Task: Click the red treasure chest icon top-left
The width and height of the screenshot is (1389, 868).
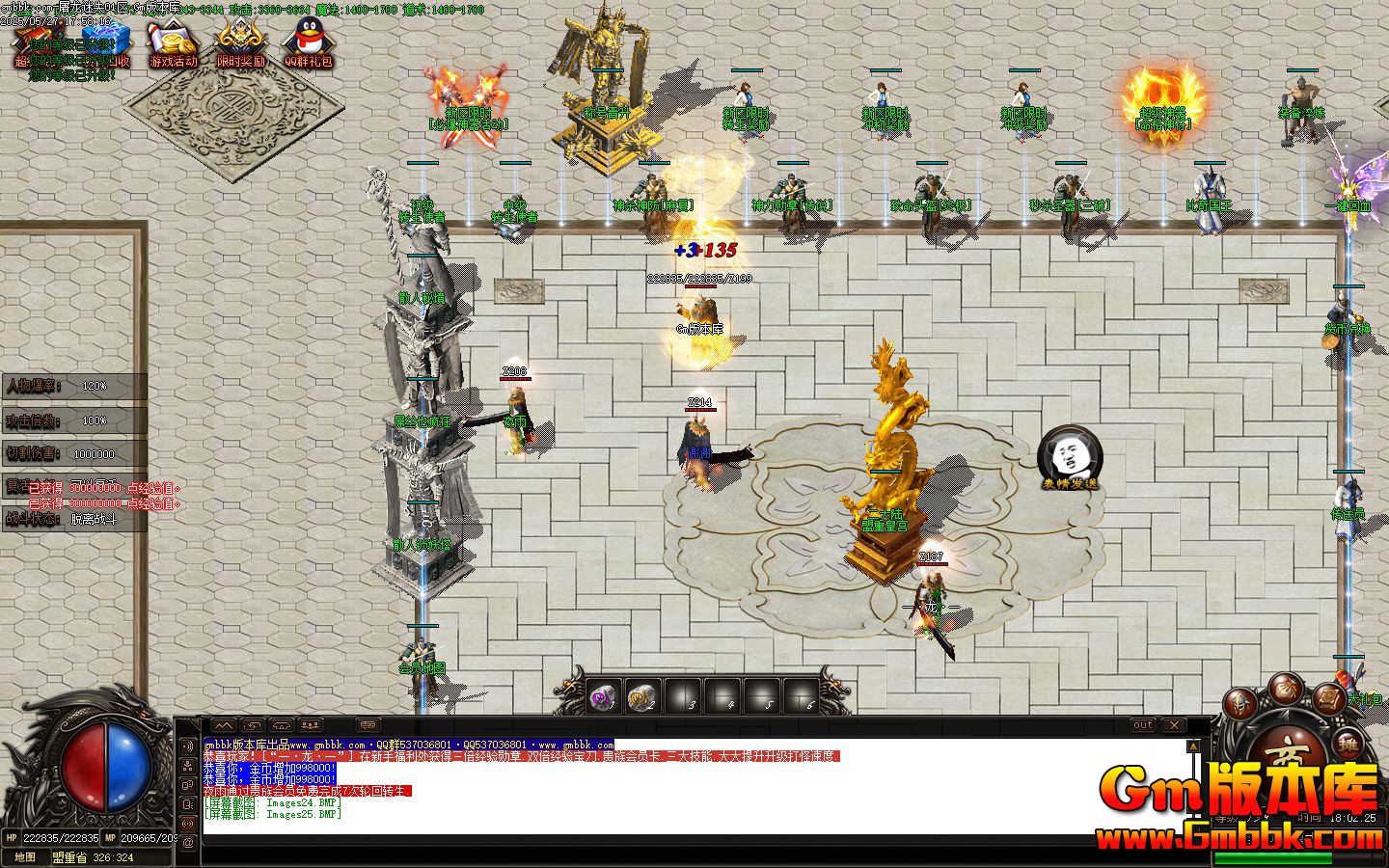Action: (x=36, y=39)
